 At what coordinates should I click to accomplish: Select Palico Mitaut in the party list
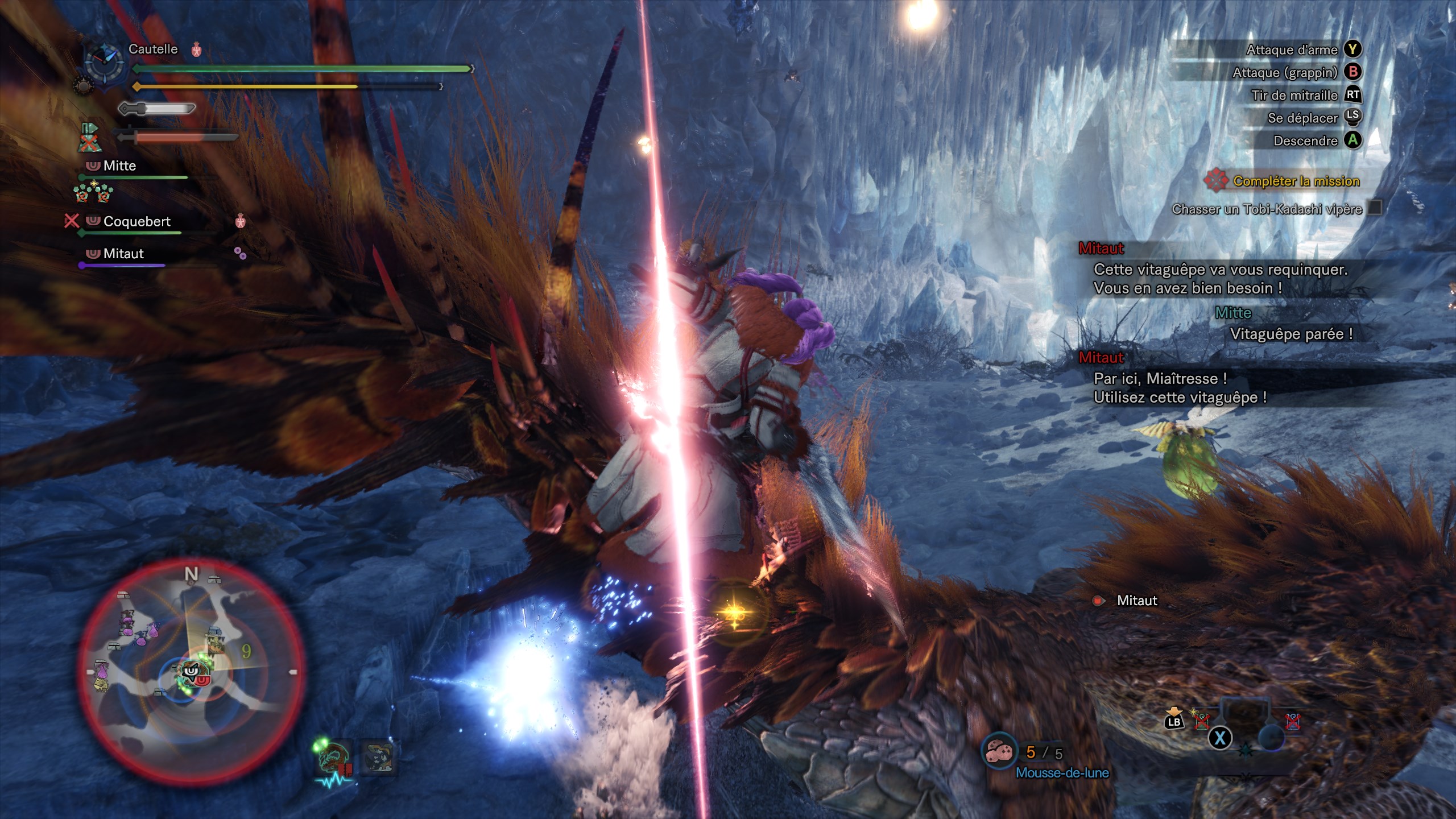click(123, 254)
